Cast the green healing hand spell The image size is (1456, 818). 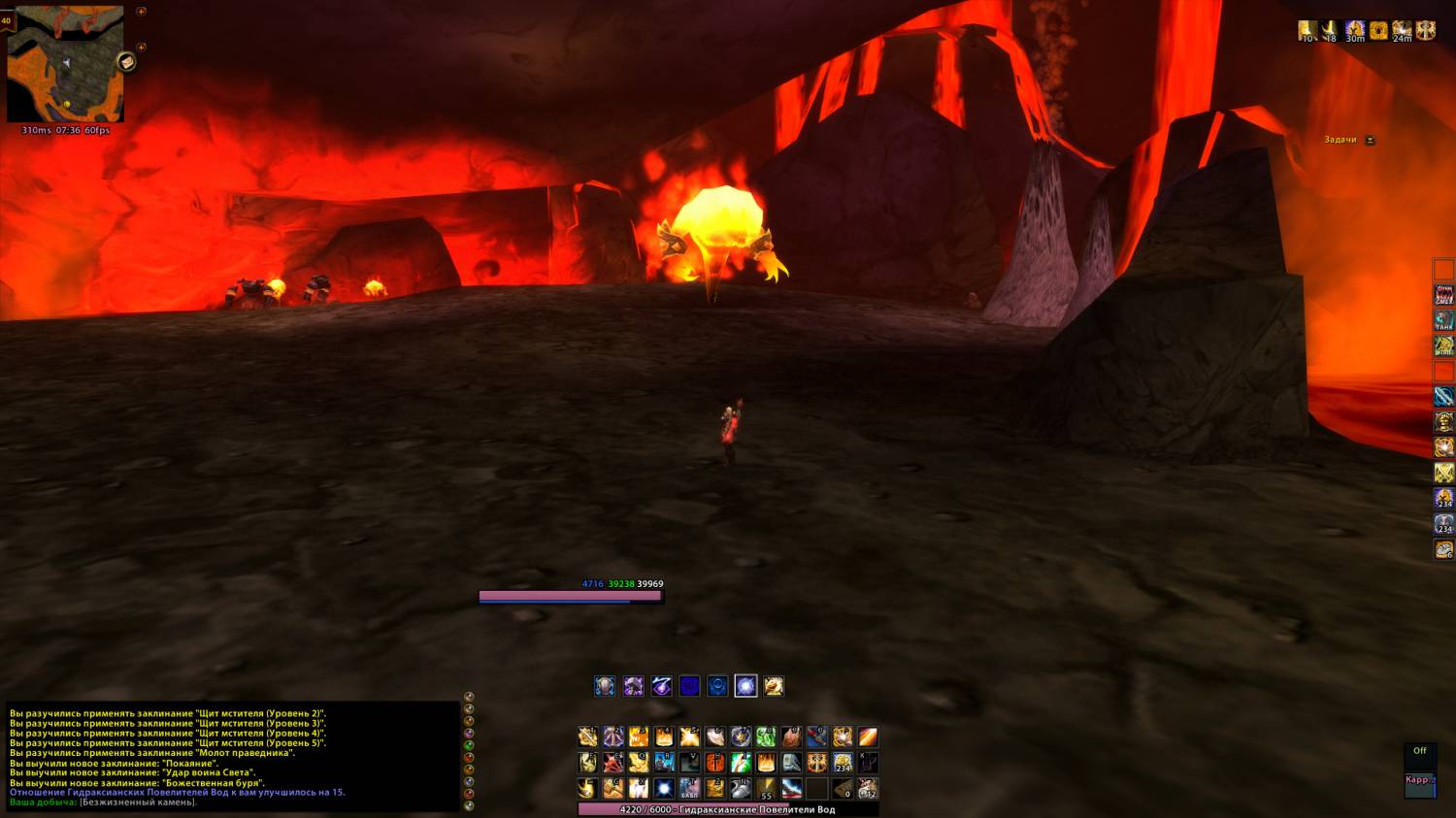tap(741, 763)
